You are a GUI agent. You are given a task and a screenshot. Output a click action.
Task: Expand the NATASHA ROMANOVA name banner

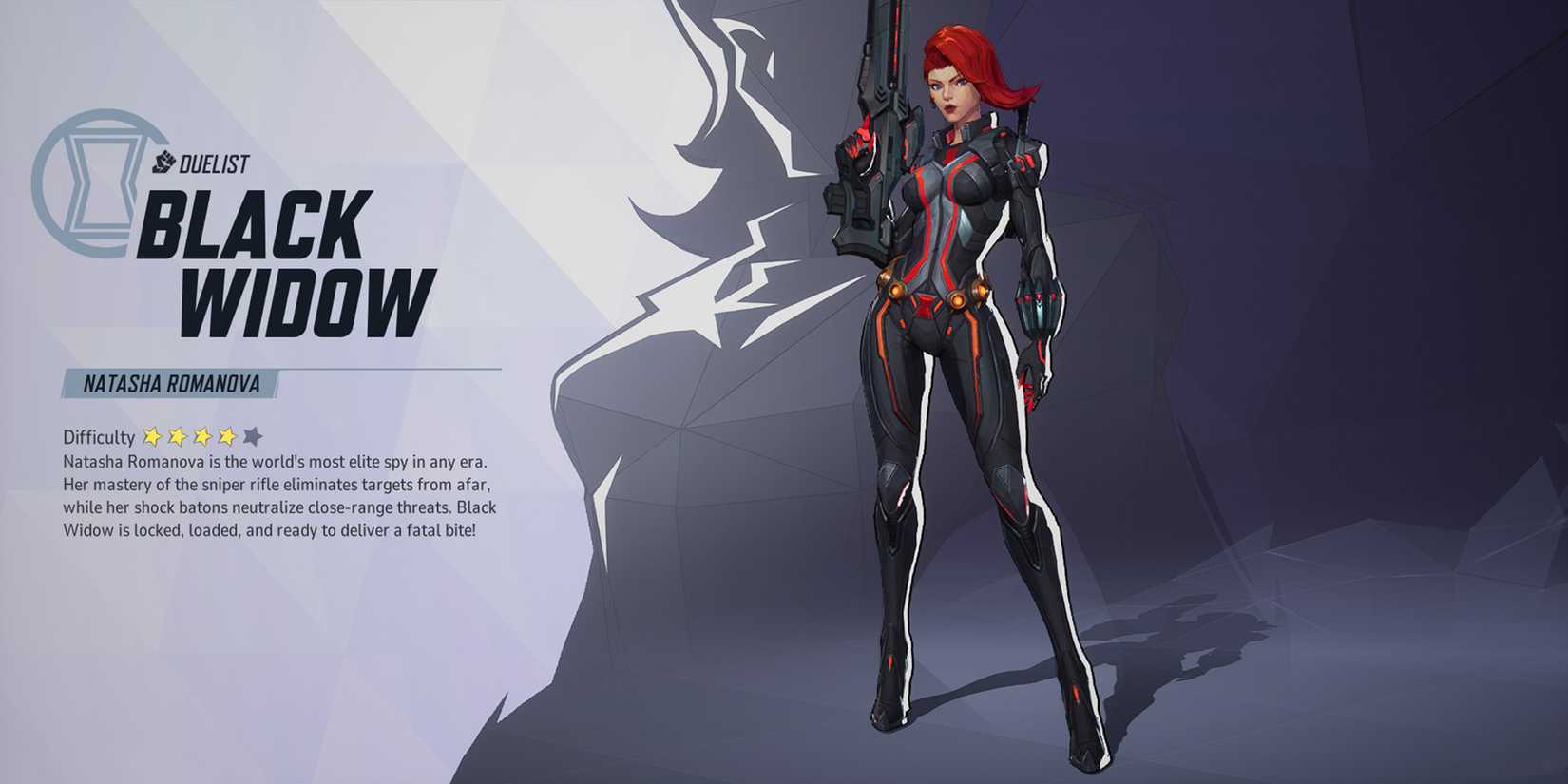click(166, 384)
